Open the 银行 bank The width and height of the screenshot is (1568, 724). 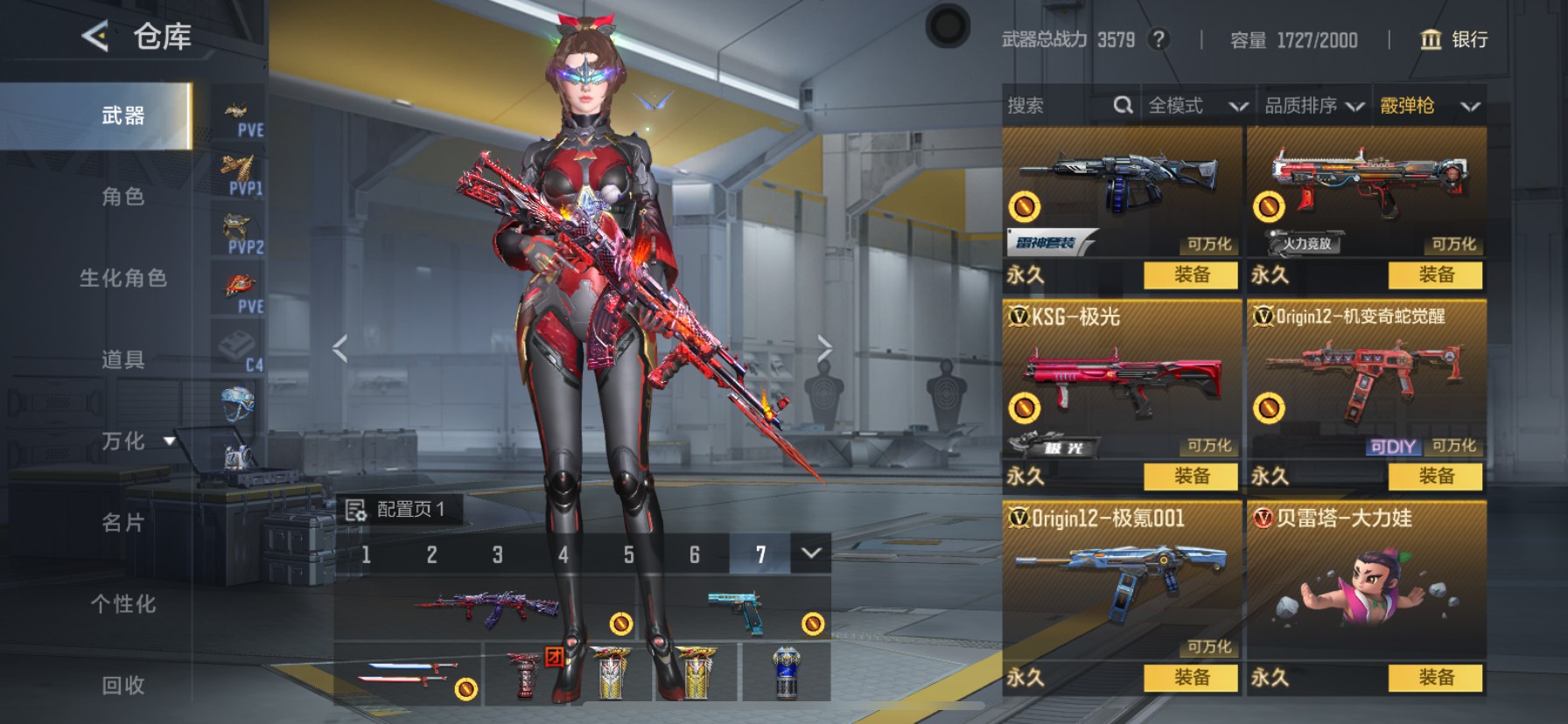click(x=1454, y=39)
